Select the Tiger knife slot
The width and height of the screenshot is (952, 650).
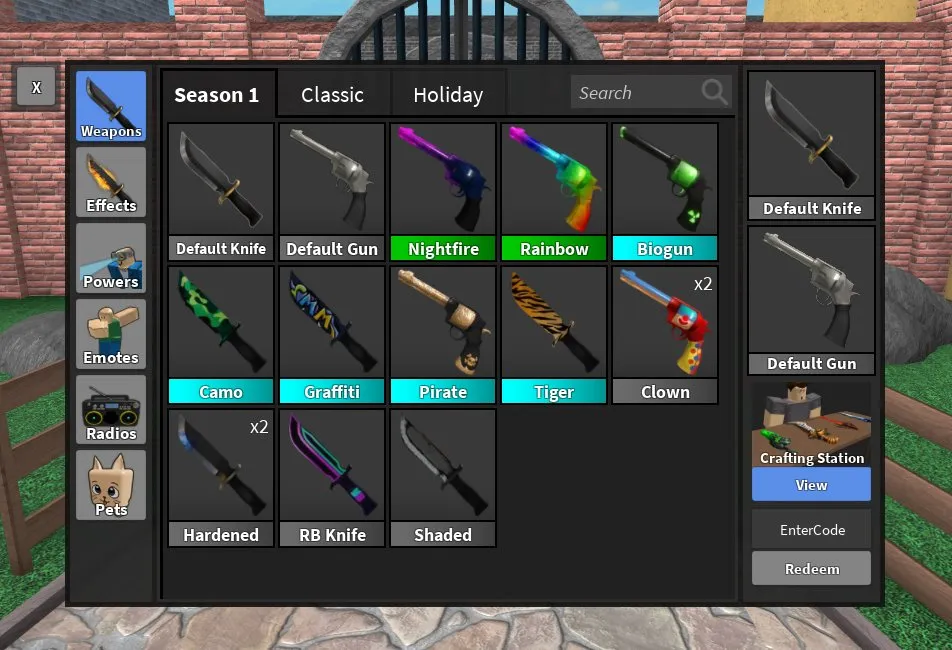554,335
